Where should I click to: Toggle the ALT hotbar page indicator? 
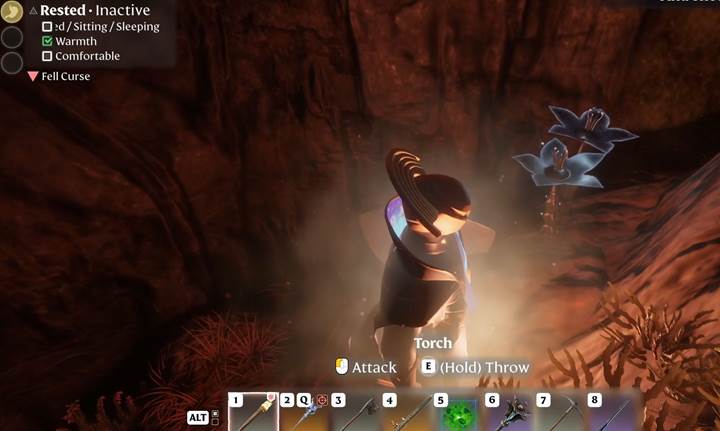(198, 417)
